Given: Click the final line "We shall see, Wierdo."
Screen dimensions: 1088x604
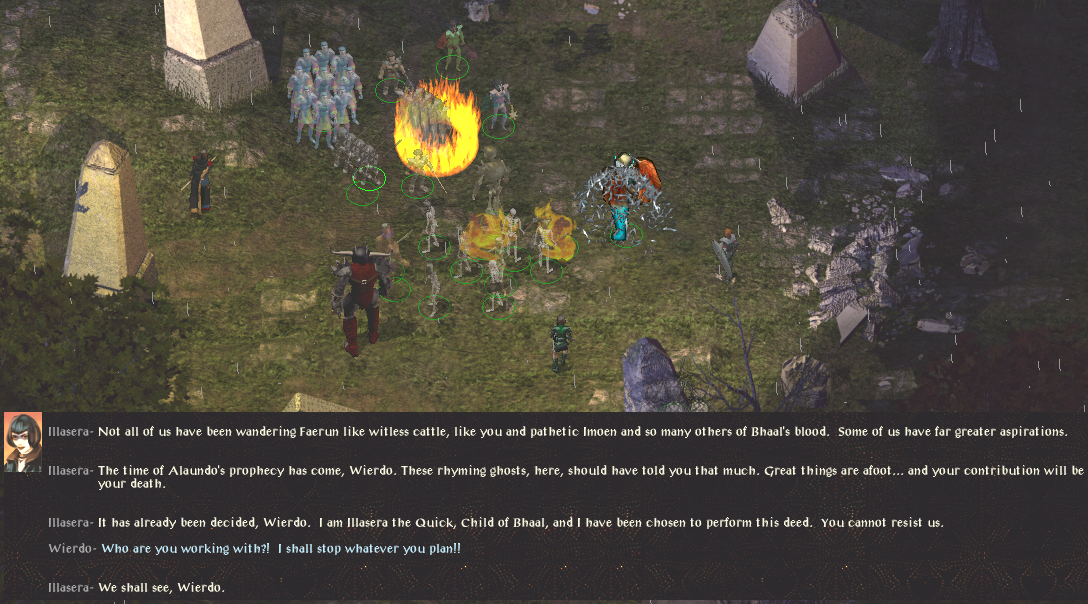Looking at the screenshot, I should click(x=161, y=587).
